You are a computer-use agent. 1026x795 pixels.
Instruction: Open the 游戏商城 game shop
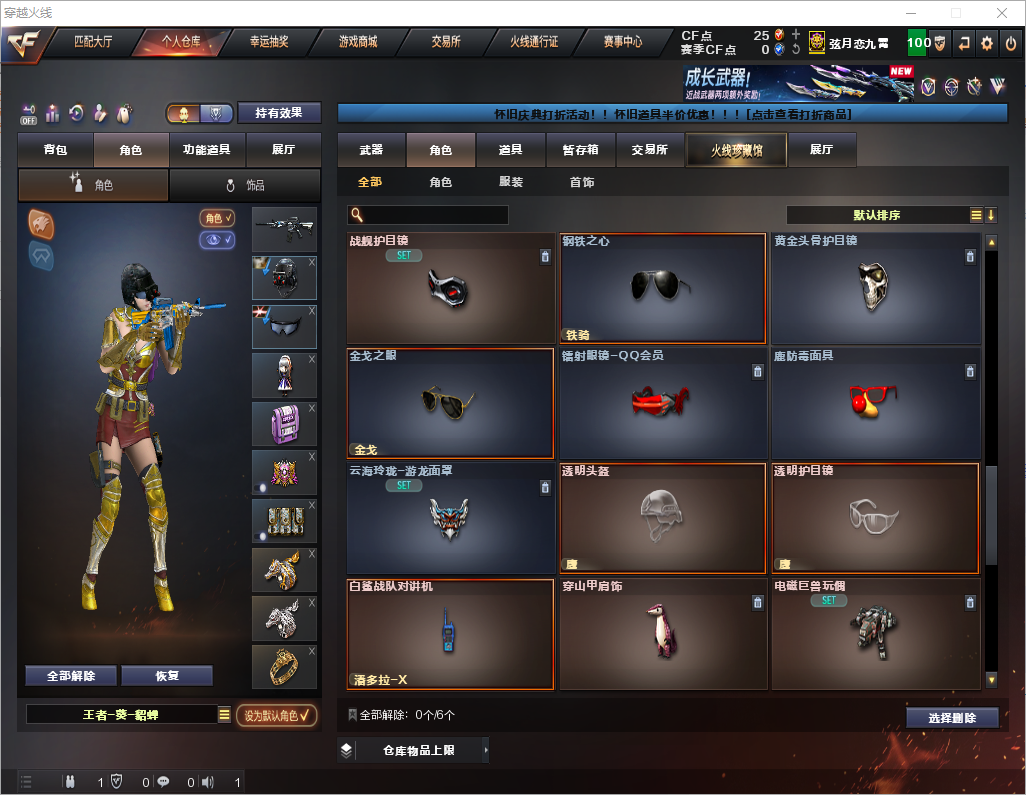(358, 42)
